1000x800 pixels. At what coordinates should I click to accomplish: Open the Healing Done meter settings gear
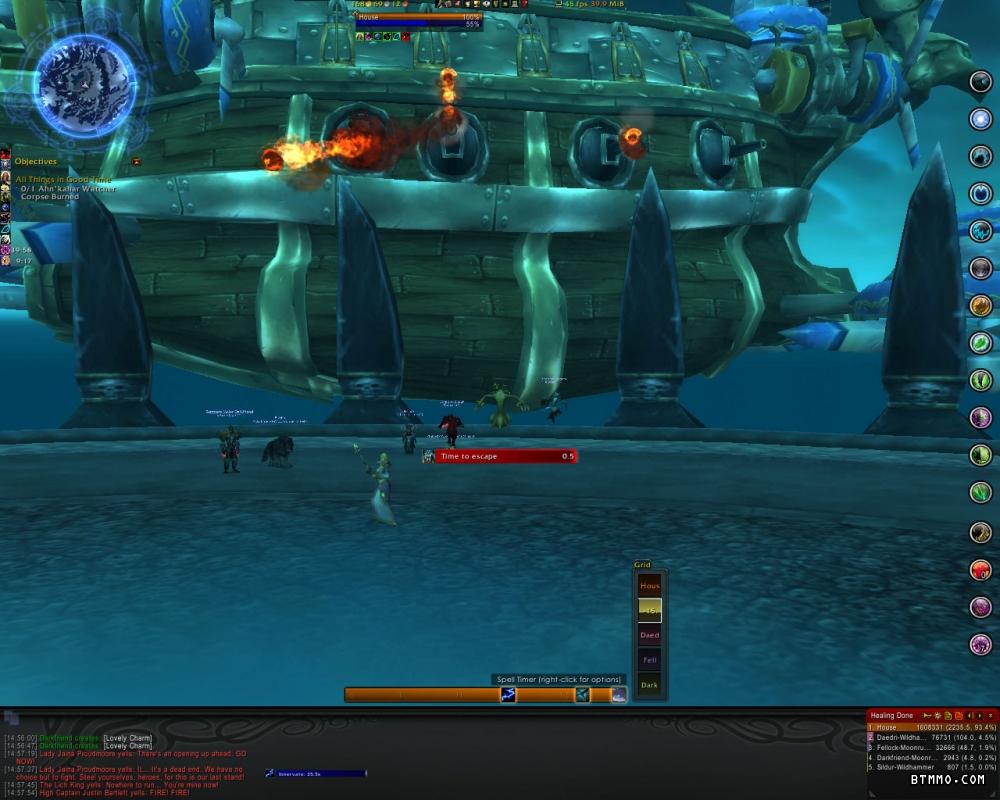(x=938, y=716)
